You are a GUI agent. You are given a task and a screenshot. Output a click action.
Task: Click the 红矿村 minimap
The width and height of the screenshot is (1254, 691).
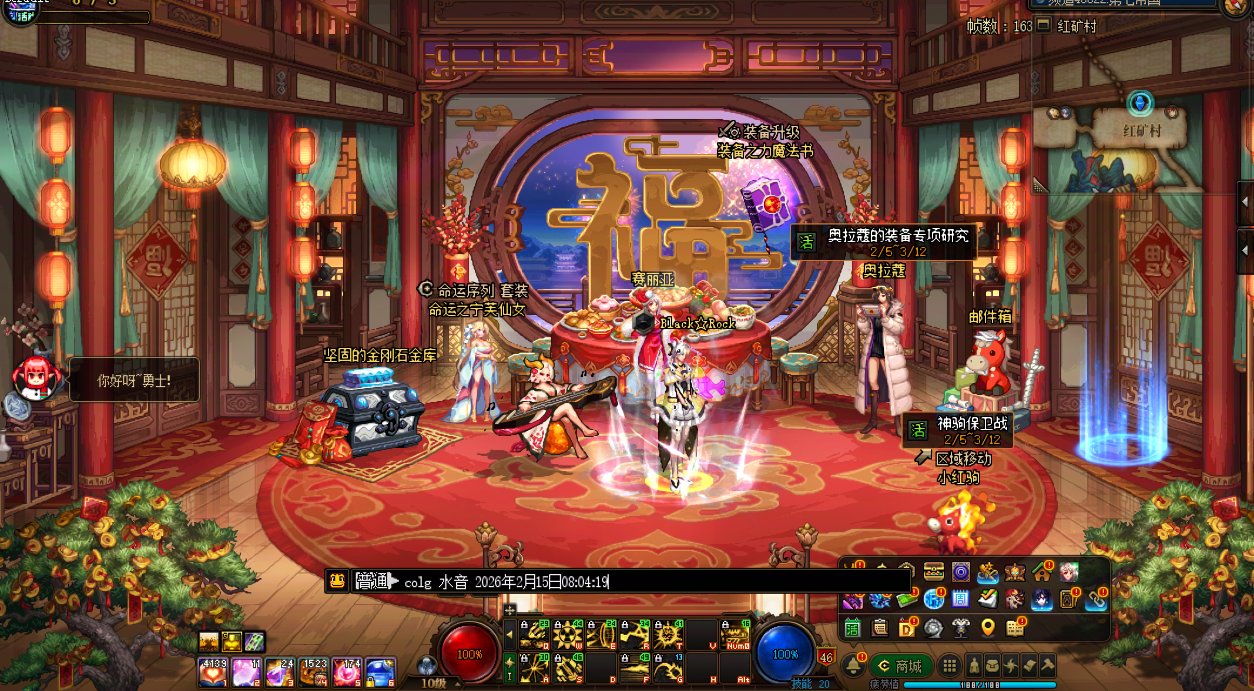[x=1138, y=150]
